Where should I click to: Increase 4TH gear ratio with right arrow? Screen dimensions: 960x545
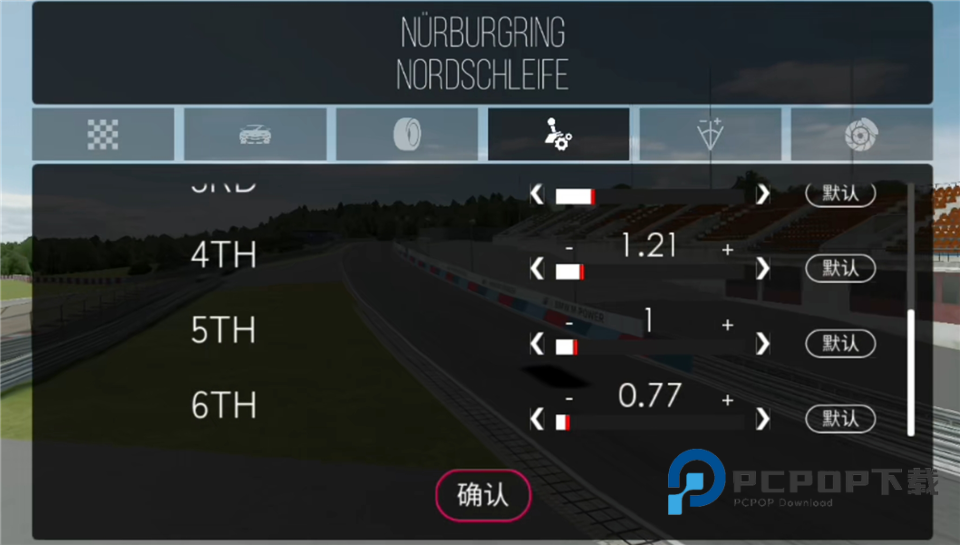[763, 269]
